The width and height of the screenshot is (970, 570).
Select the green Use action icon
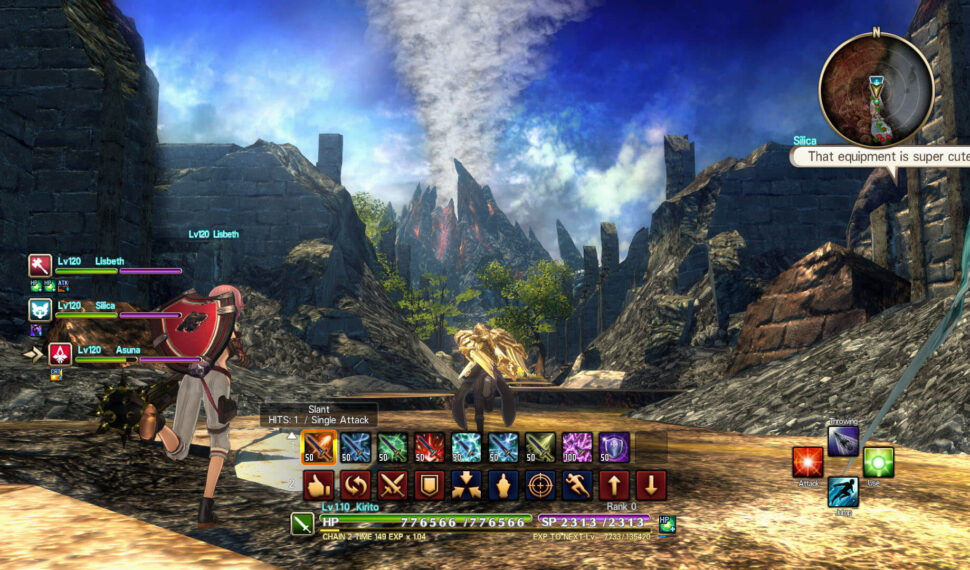coord(878,462)
